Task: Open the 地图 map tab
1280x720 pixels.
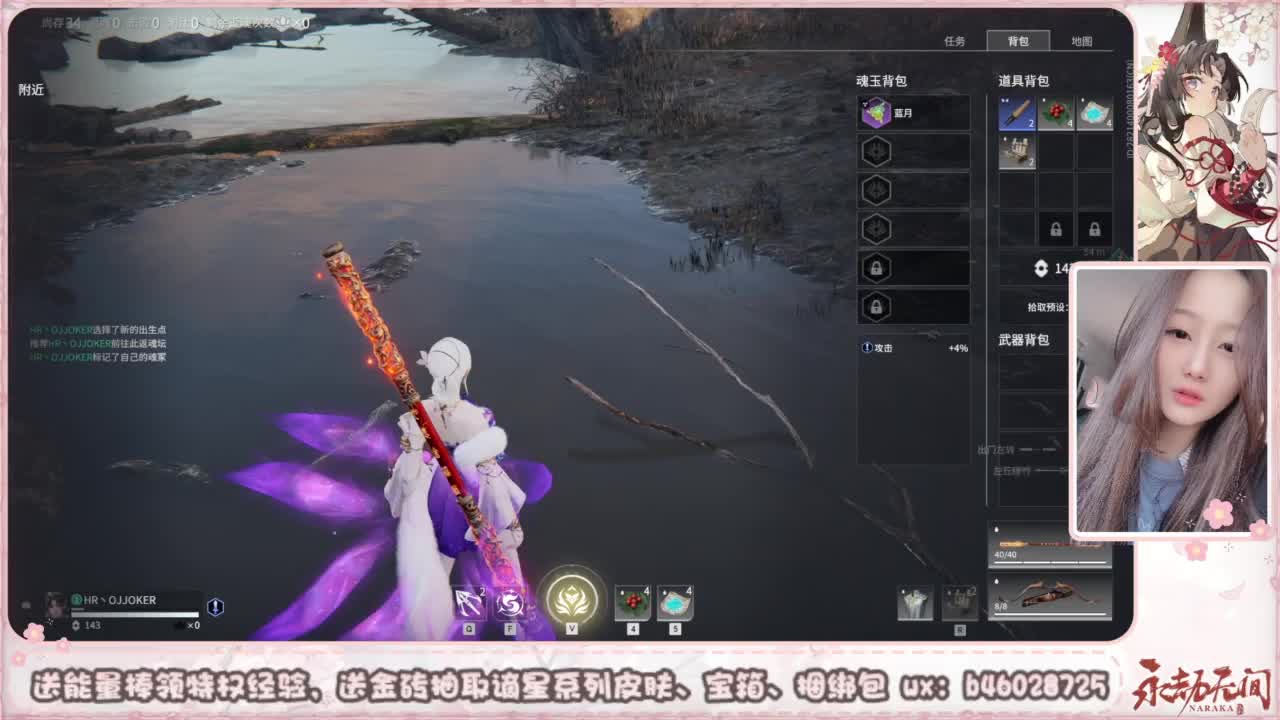Action: coord(1083,42)
